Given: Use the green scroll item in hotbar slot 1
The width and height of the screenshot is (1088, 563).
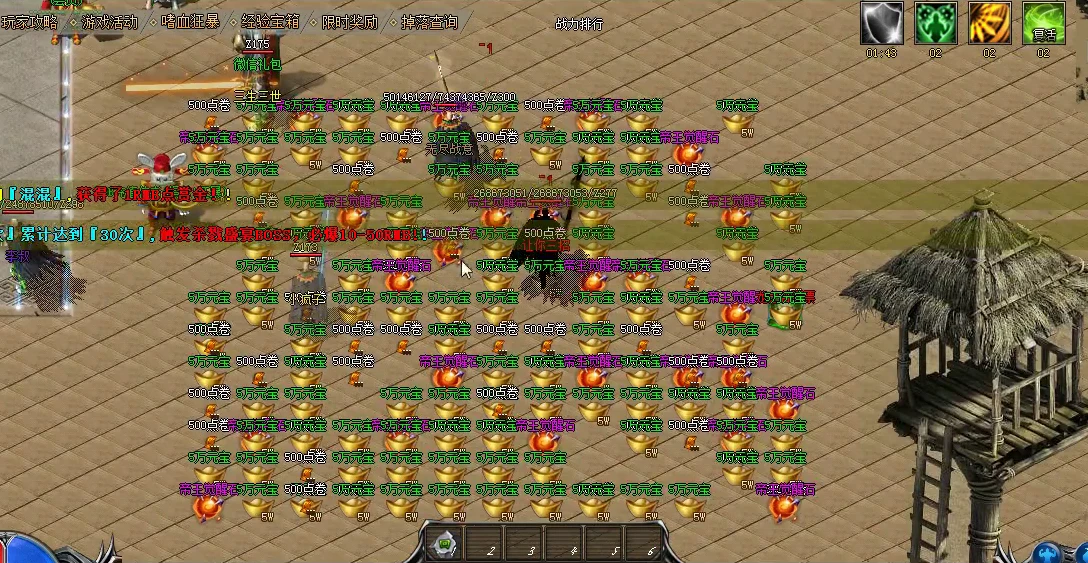Looking at the screenshot, I should (x=443, y=544).
